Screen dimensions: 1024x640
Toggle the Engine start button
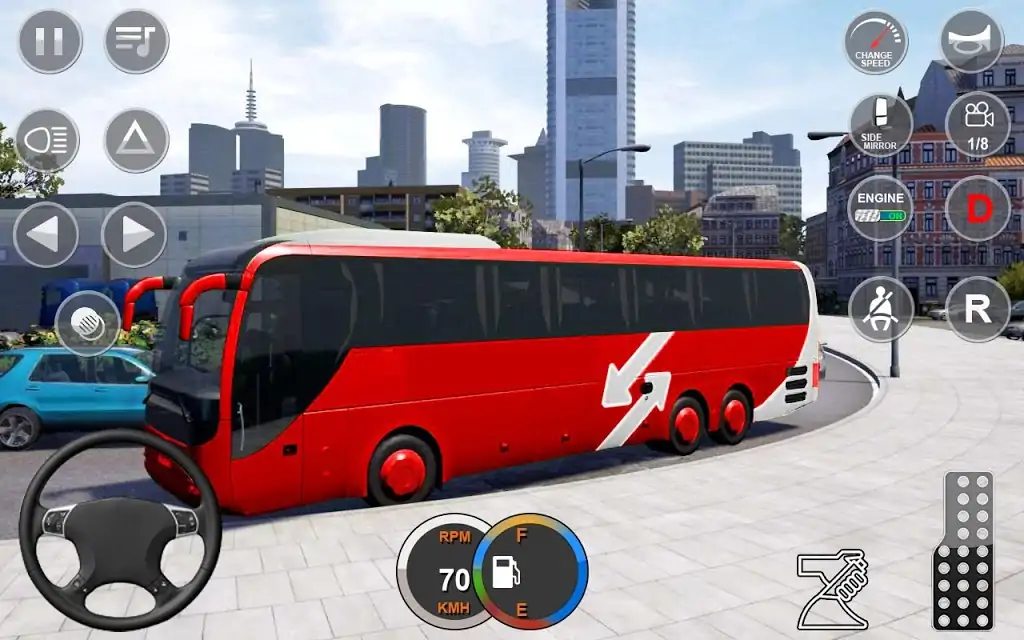[880, 208]
